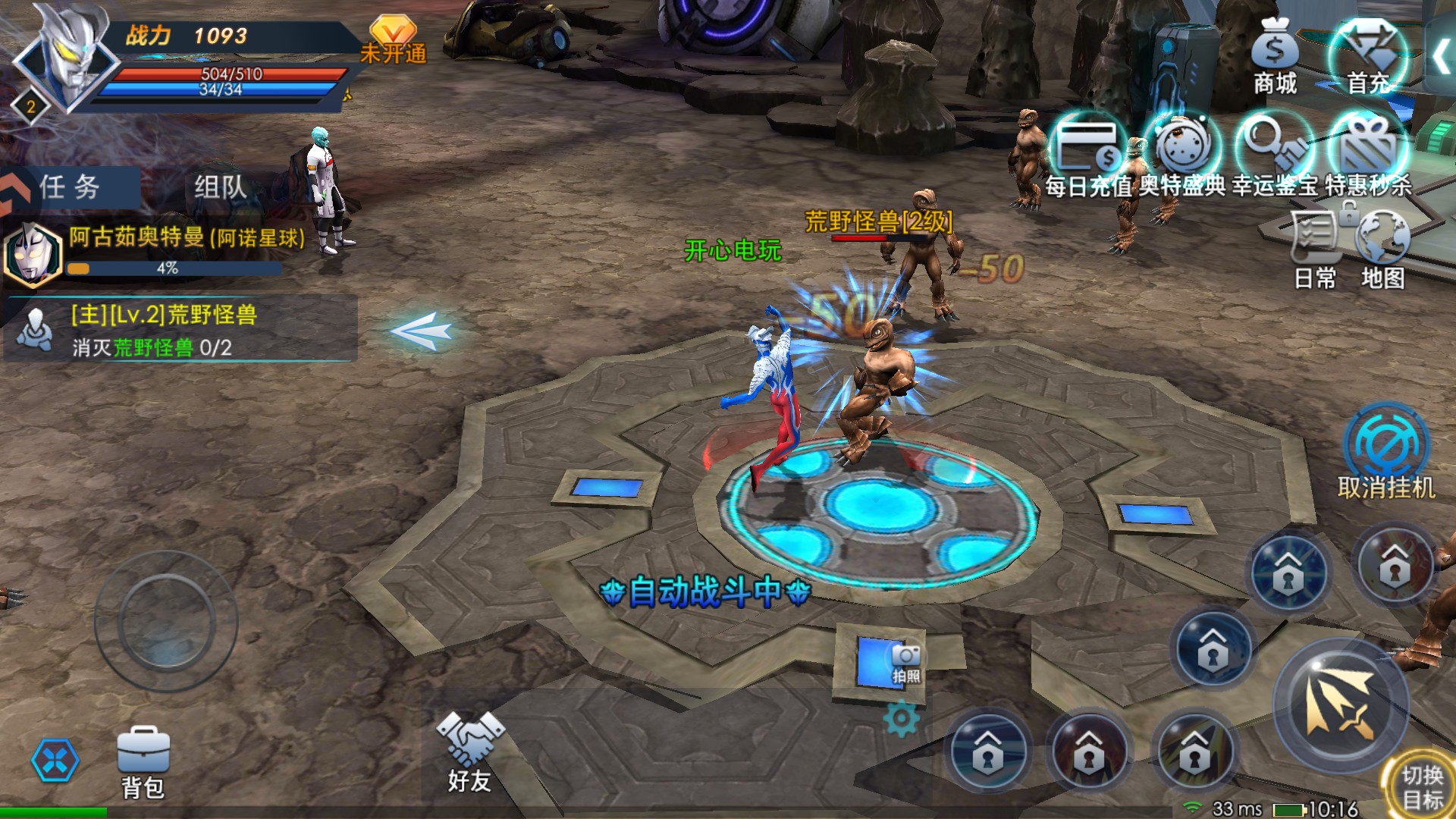Tap 切换目标 to switch target

1421,786
